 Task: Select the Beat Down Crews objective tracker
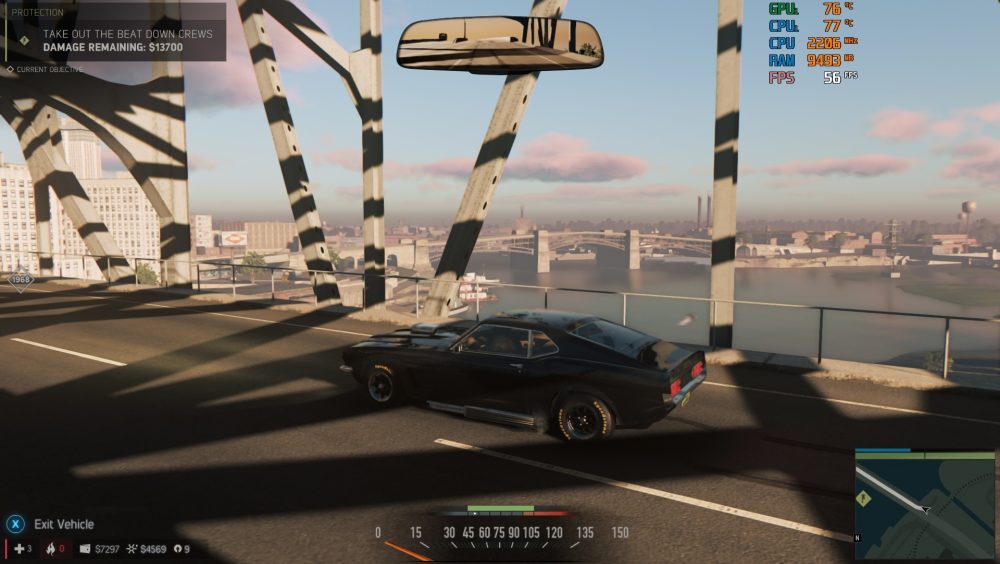pos(127,40)
